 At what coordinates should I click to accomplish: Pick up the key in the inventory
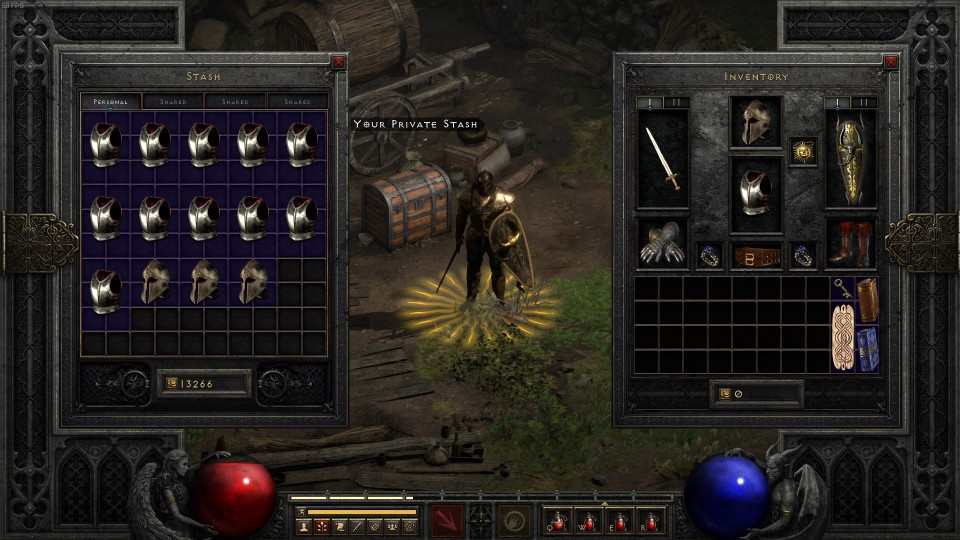point(843,289)
